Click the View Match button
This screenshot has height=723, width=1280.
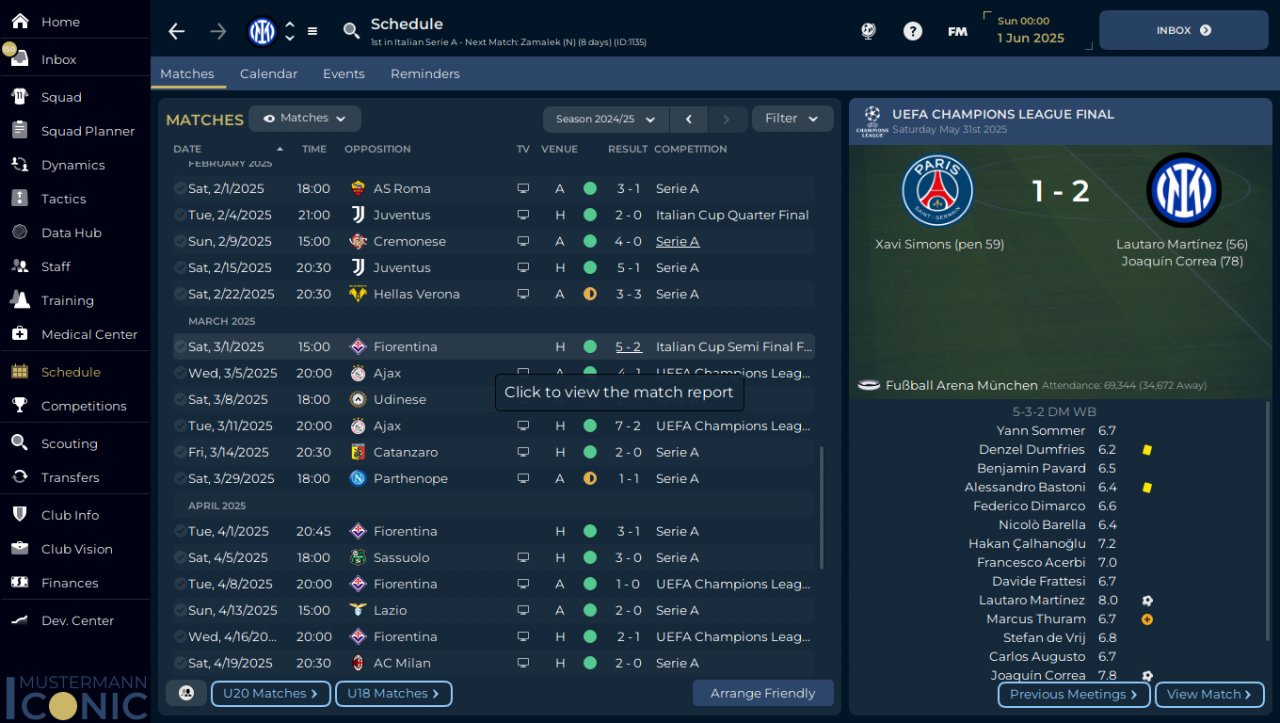[x=1209, y=695]
